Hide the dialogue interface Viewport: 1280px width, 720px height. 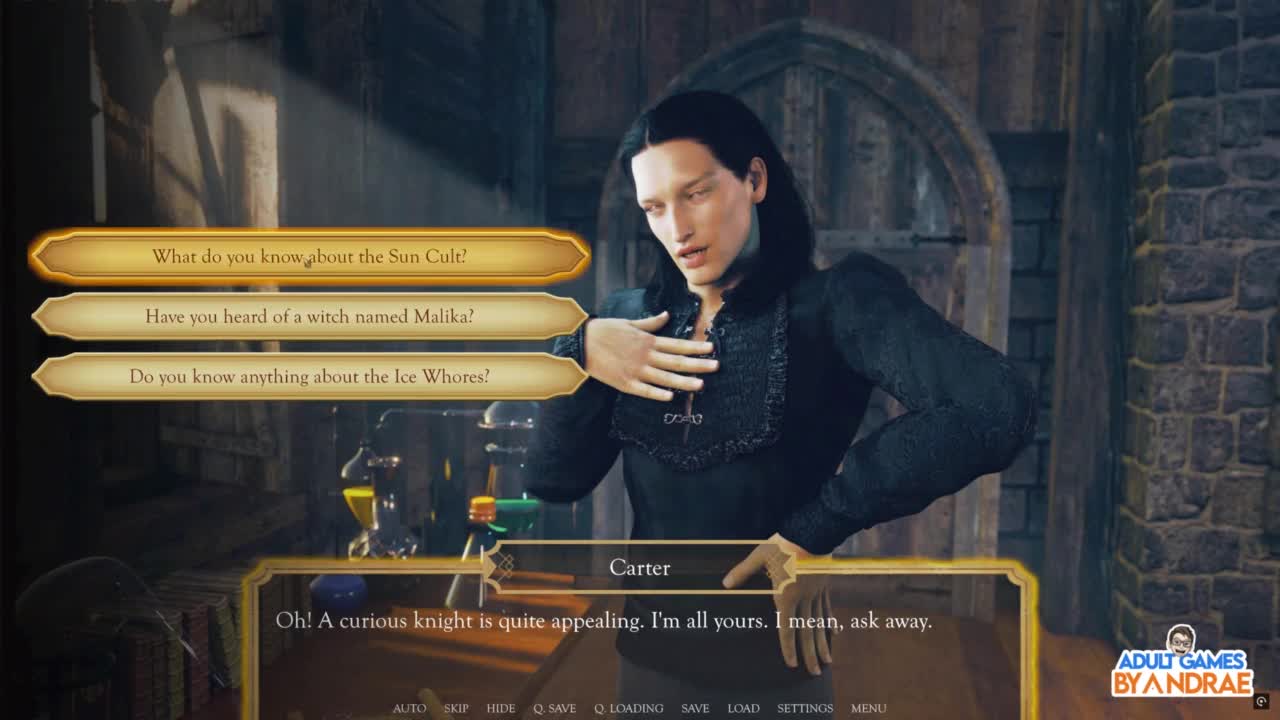[x=501, y=708]
